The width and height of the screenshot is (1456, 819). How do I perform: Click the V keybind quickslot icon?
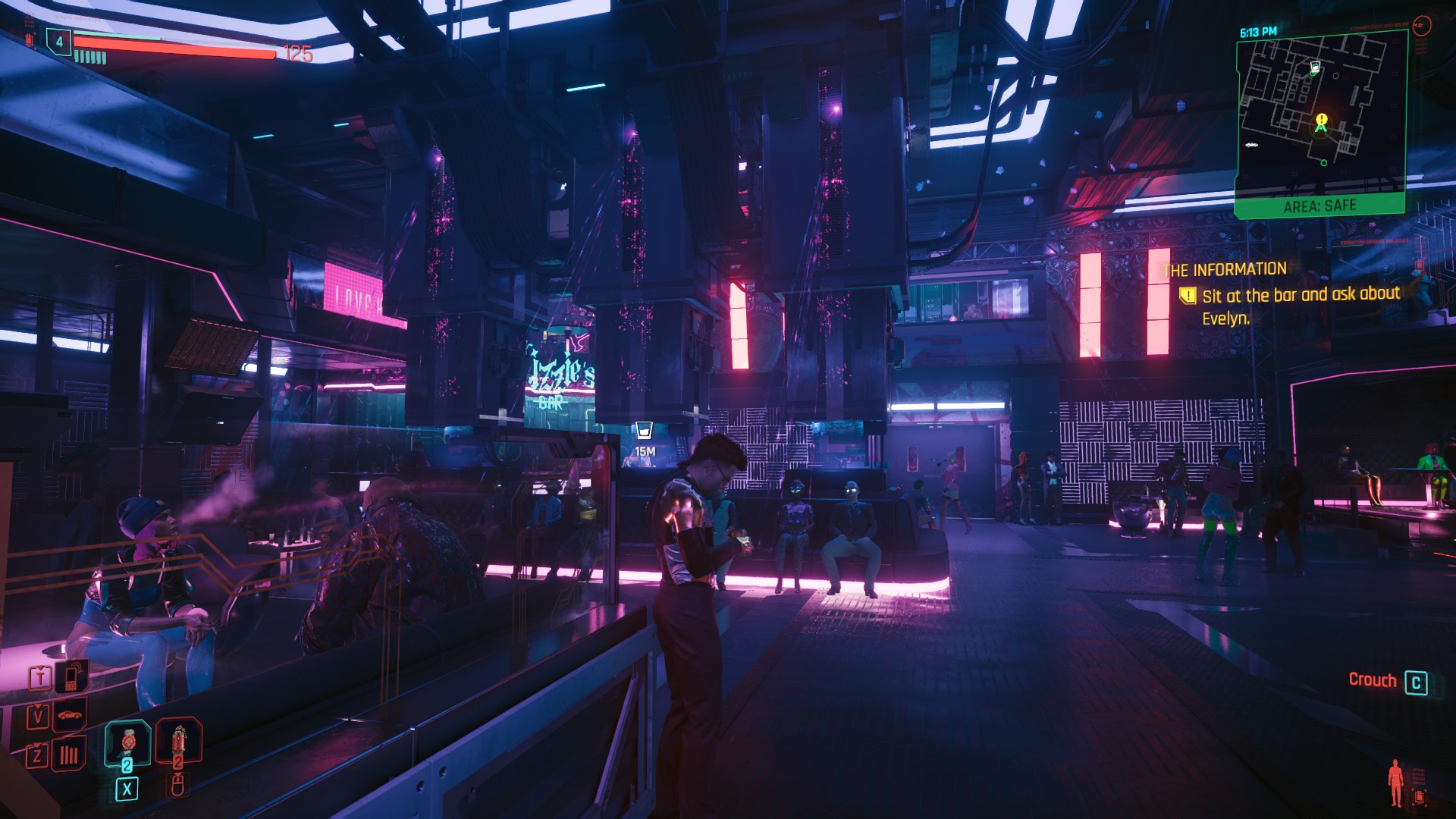(39, 716)
